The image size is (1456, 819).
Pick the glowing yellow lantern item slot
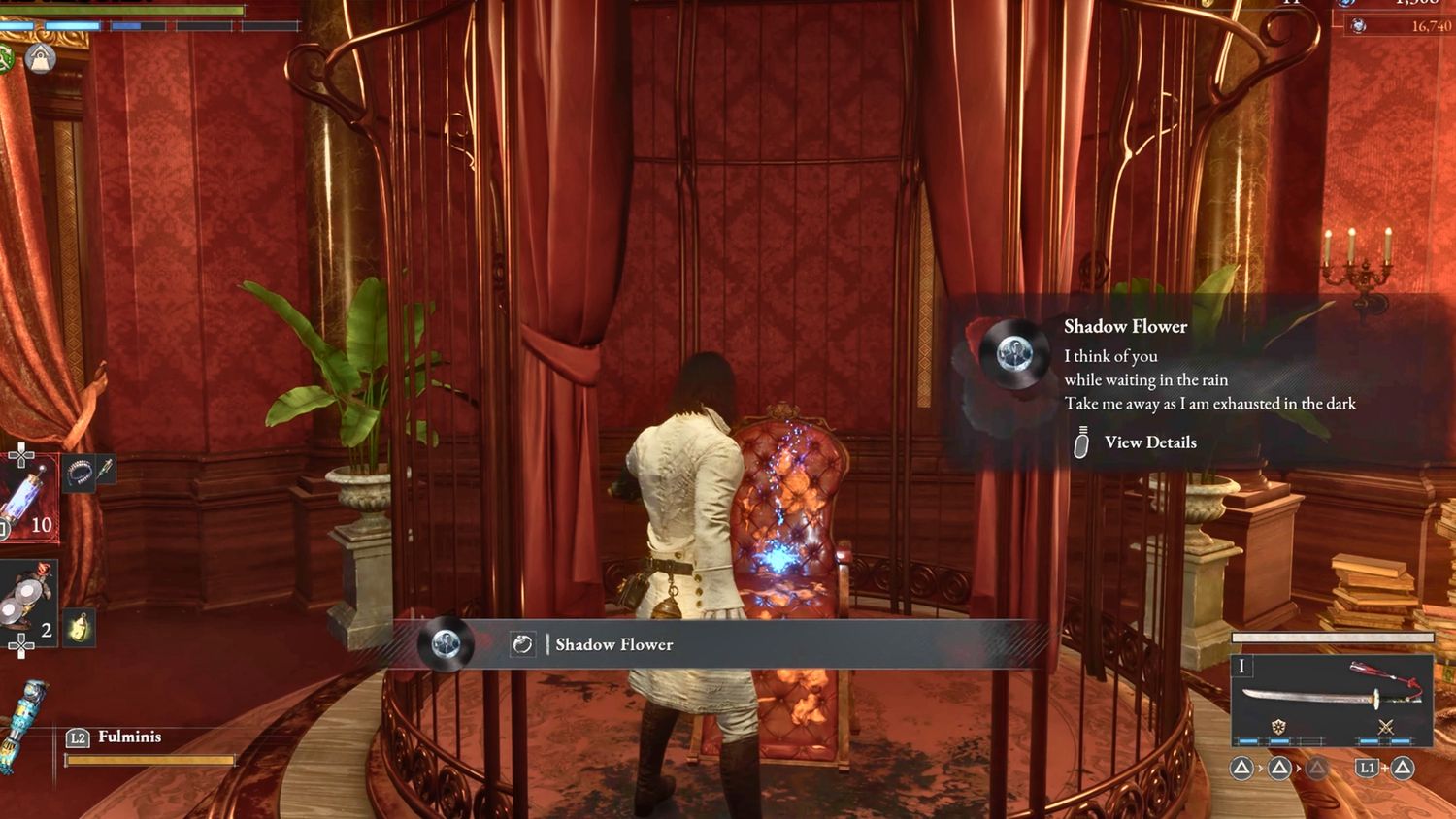(79, 628)
